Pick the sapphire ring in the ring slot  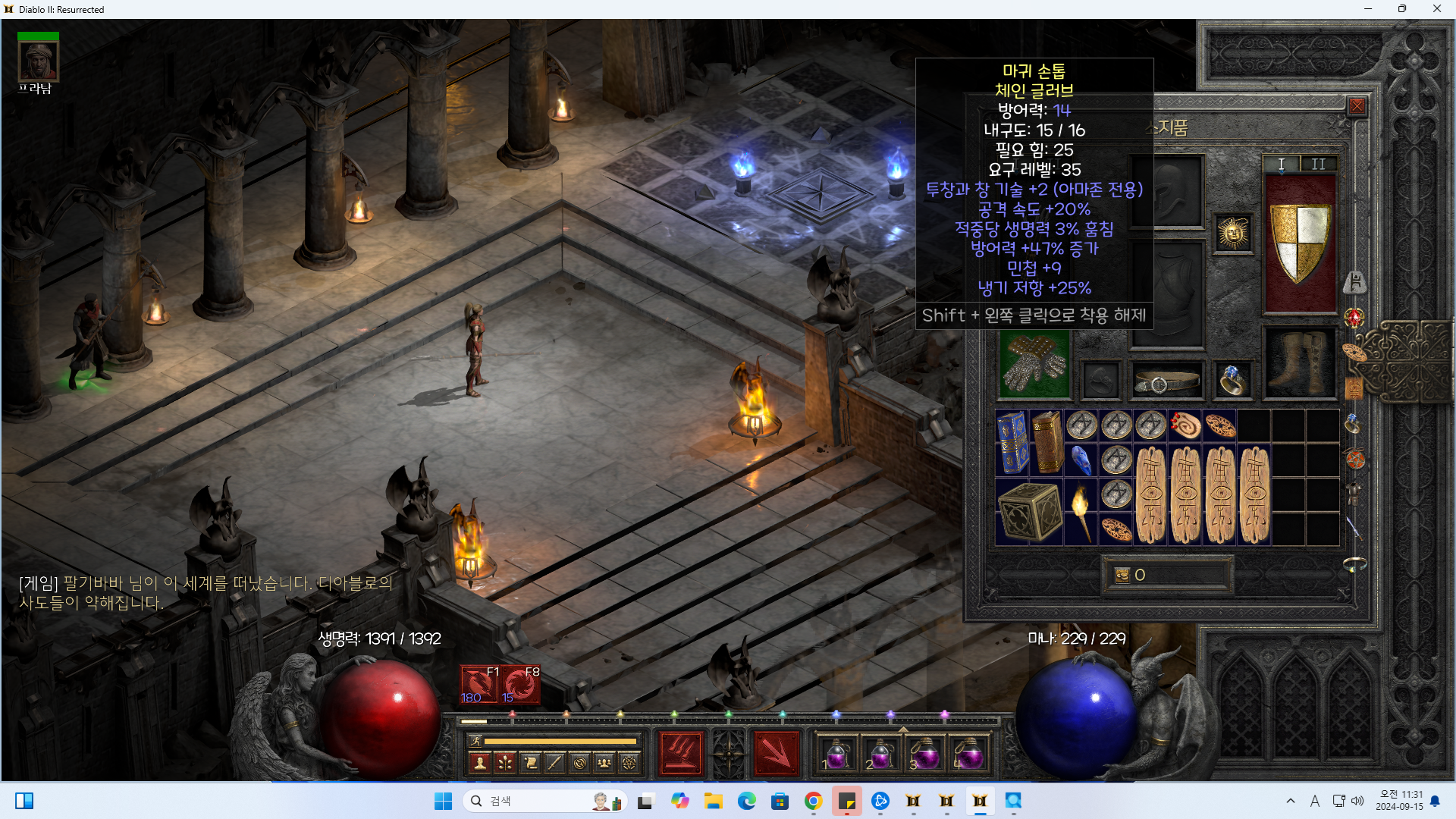tap(1232, 380)
